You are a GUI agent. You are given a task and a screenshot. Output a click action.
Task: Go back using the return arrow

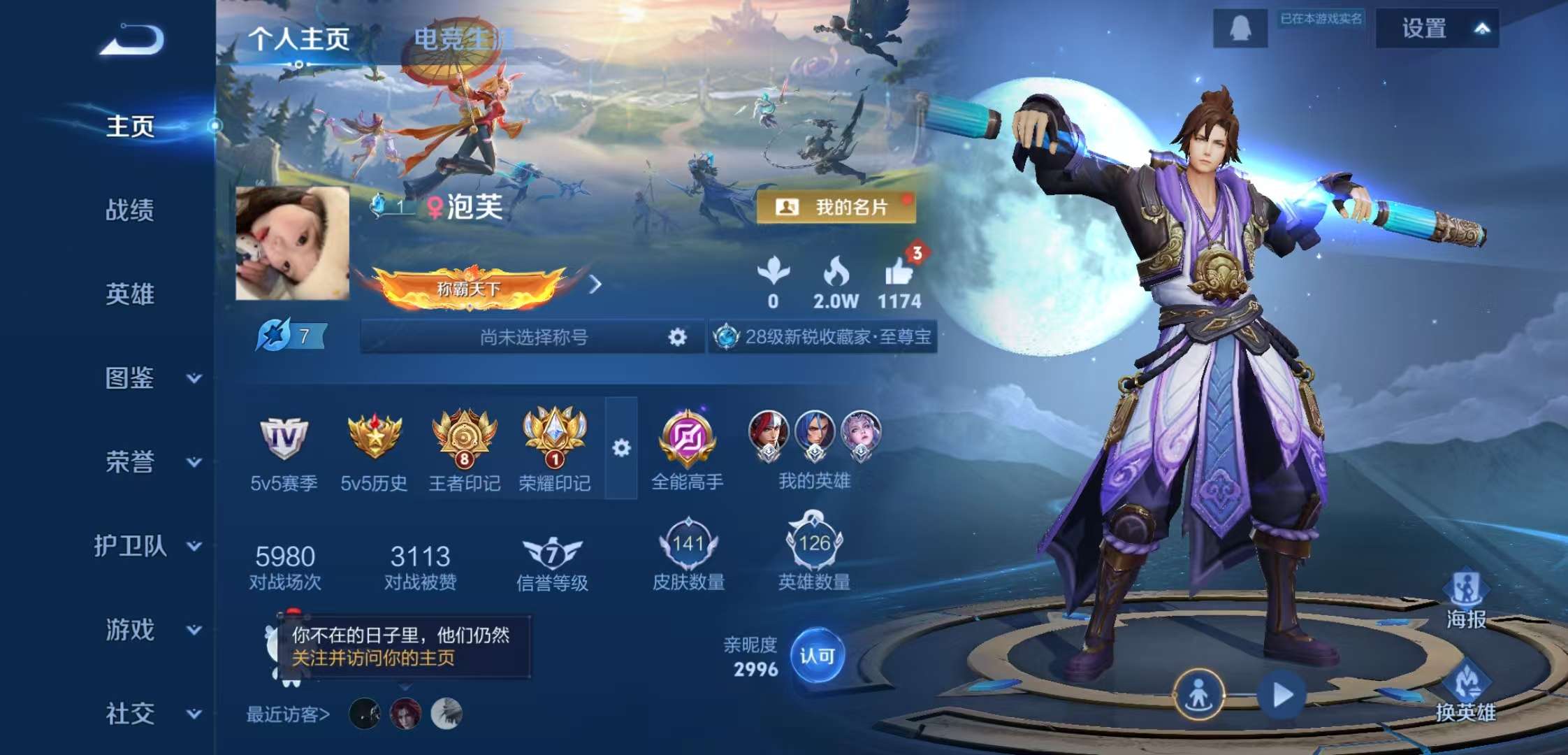tap(133, 40)
